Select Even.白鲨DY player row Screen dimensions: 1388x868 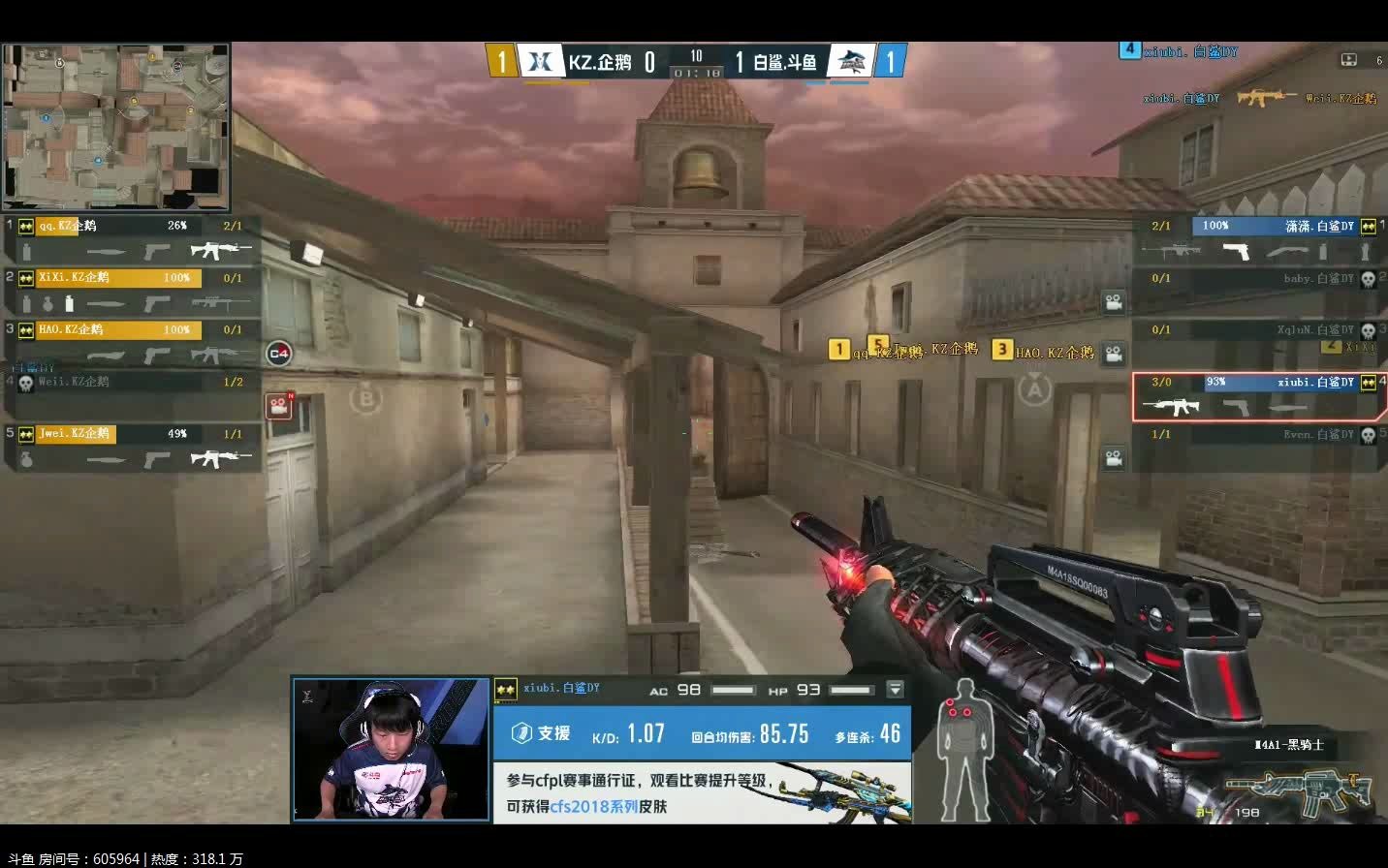(x=1257, y=447)
